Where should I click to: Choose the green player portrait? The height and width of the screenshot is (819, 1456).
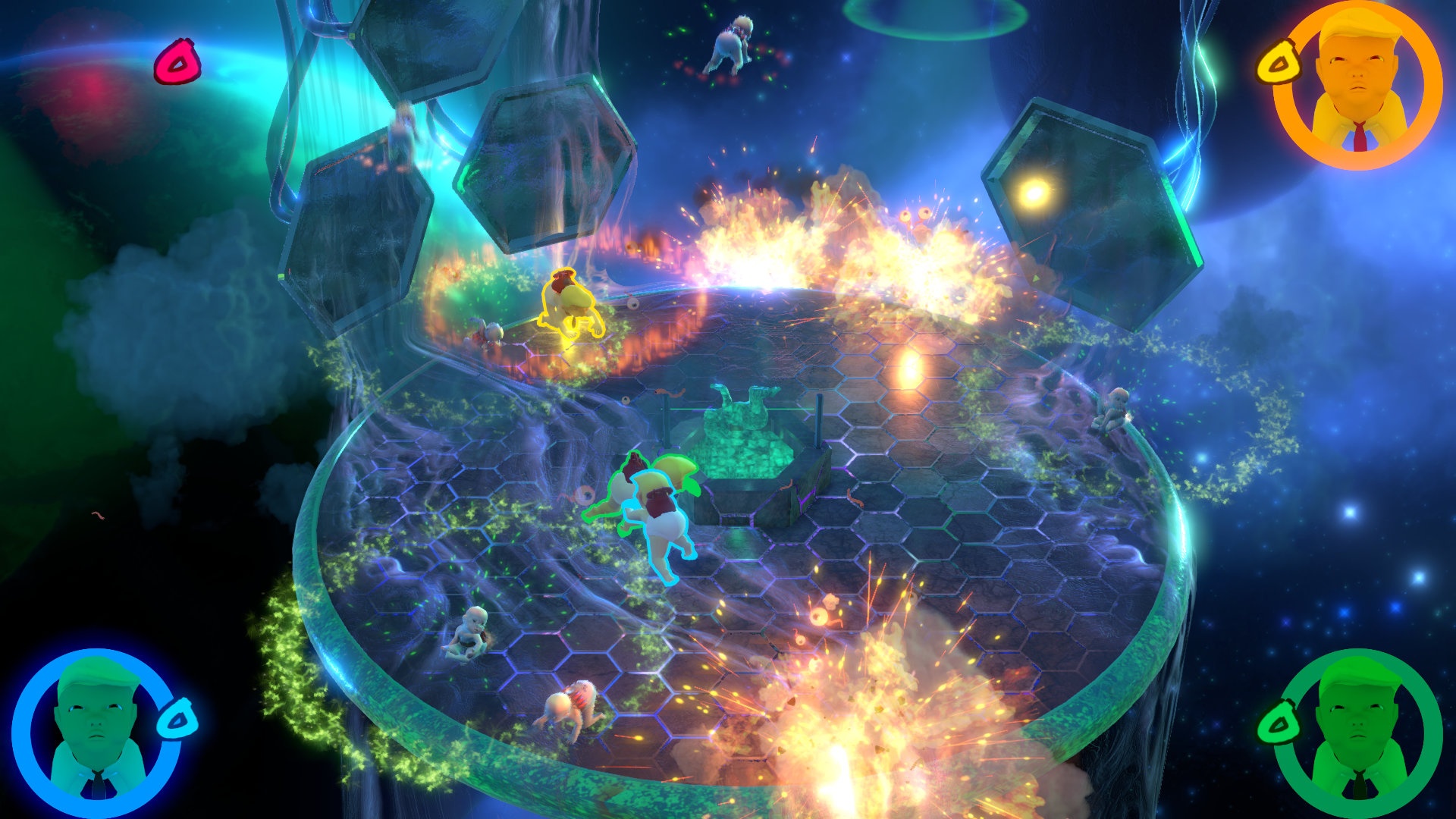pos(1357,732)
